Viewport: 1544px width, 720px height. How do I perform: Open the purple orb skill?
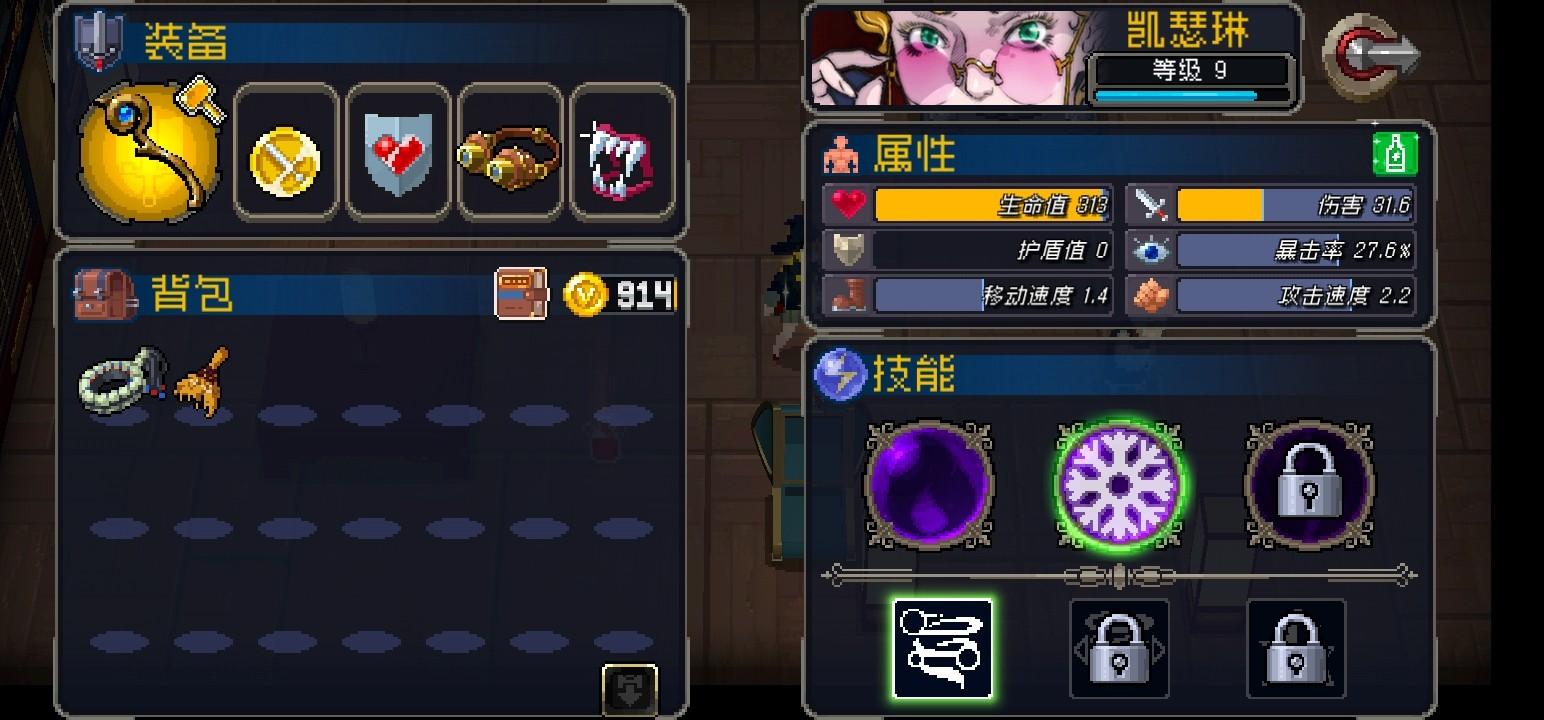coord(929,485)
